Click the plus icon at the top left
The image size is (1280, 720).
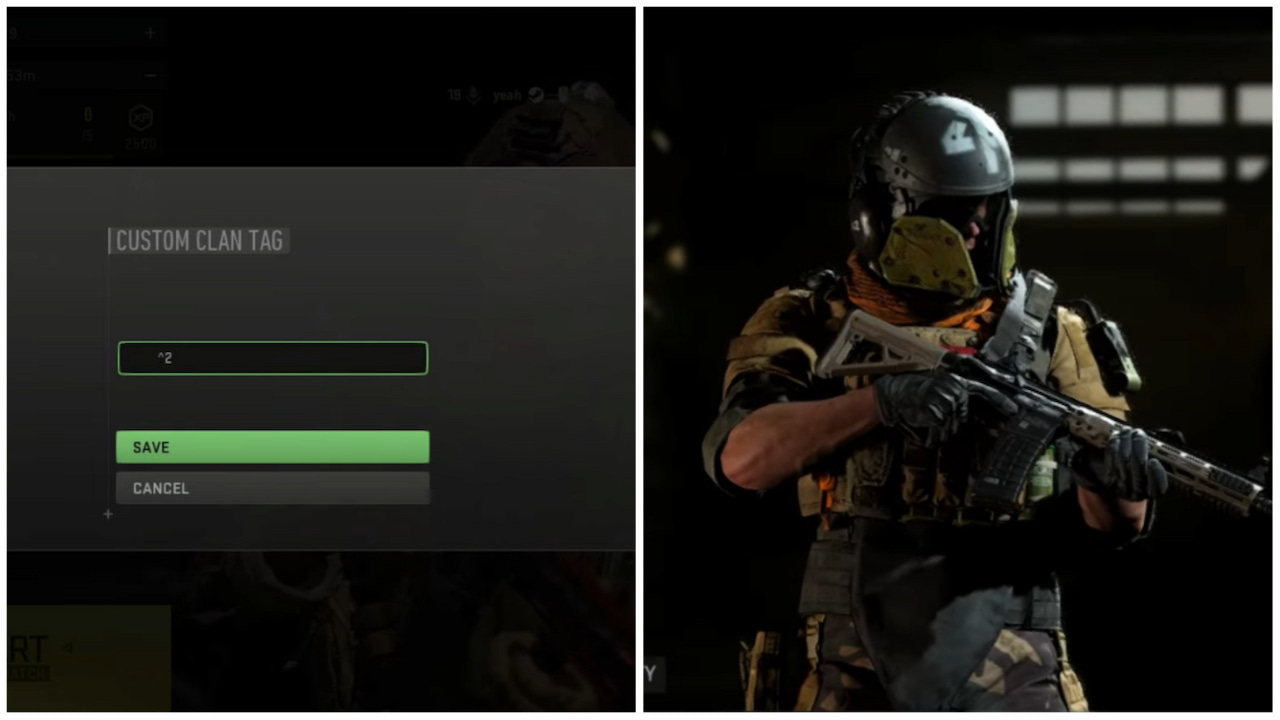click(150, 32)
